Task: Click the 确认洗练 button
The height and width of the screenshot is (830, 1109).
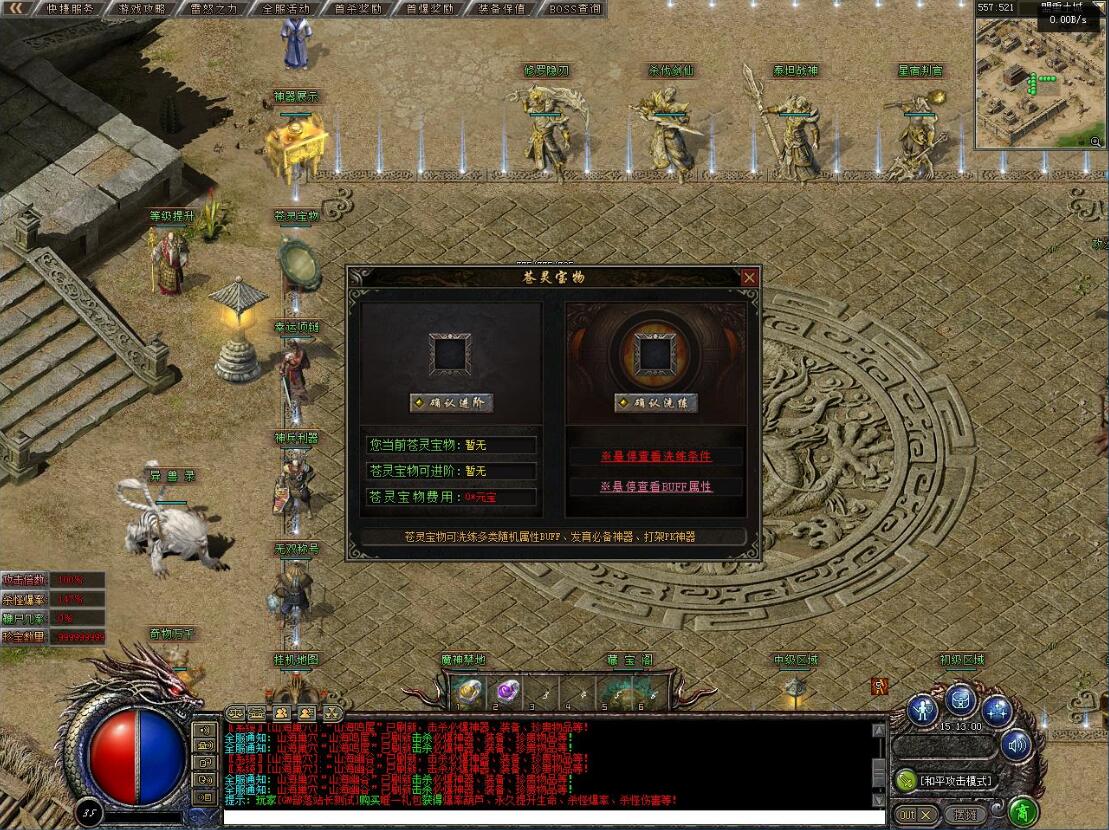Action: click(656, 403)
